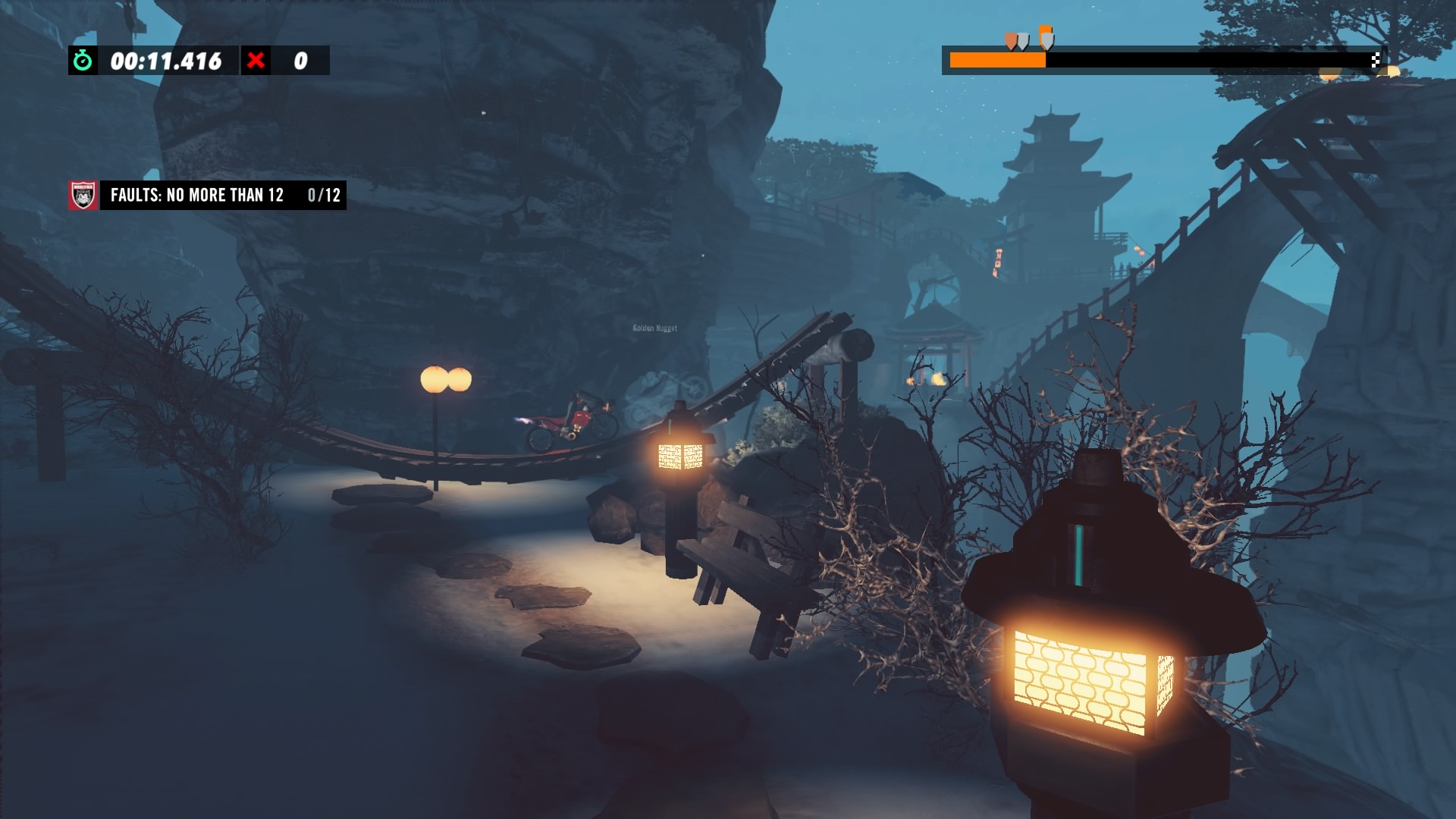Select the Faults: No More Than 12 challenge tracker

[223, 196]
